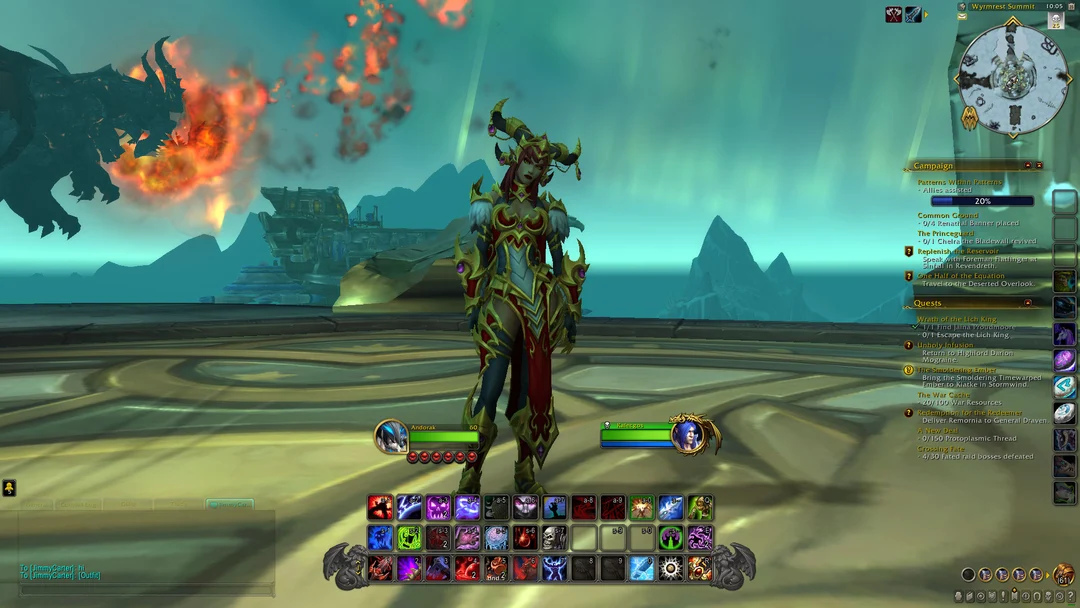
Task: Use the blue winged demon ability
Action: (554, 568)
